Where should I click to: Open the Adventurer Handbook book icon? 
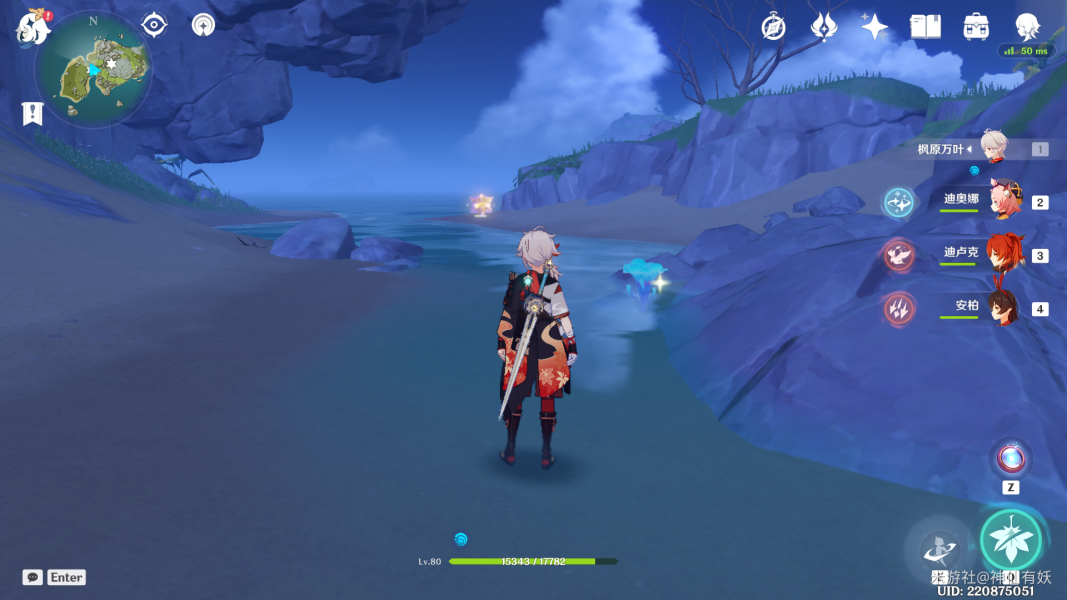[x=925, y=27]
